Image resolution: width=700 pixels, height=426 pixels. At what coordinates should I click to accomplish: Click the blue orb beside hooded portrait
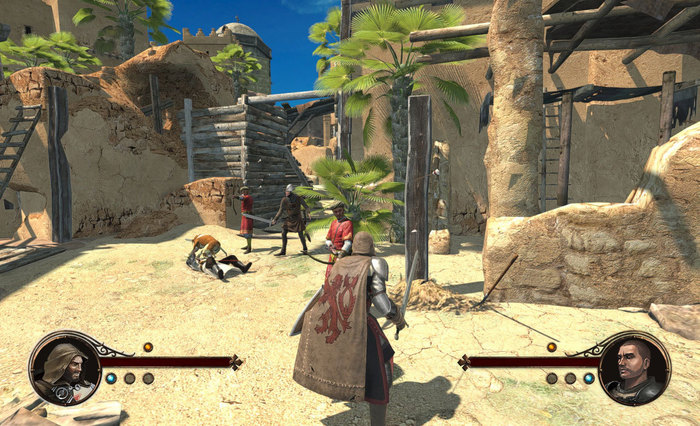[111, 379]
